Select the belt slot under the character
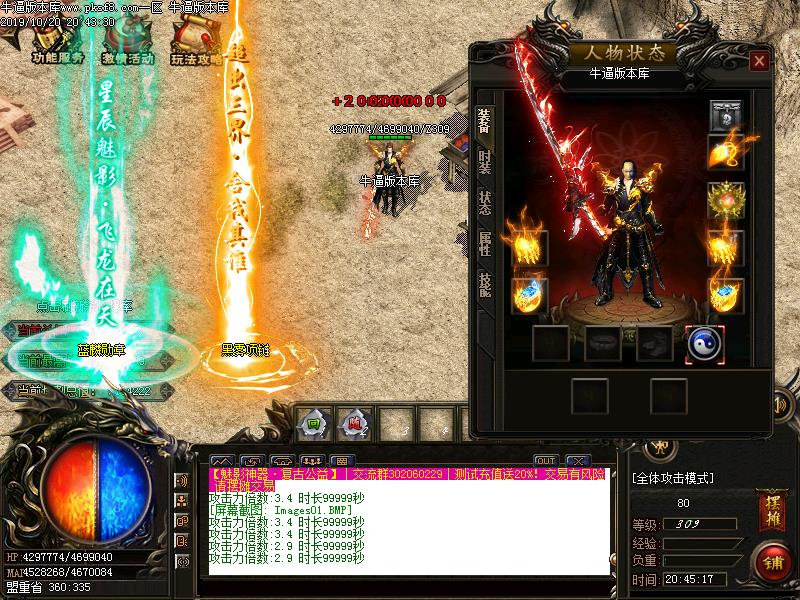 pyautogui.click(x=602, y=344)
